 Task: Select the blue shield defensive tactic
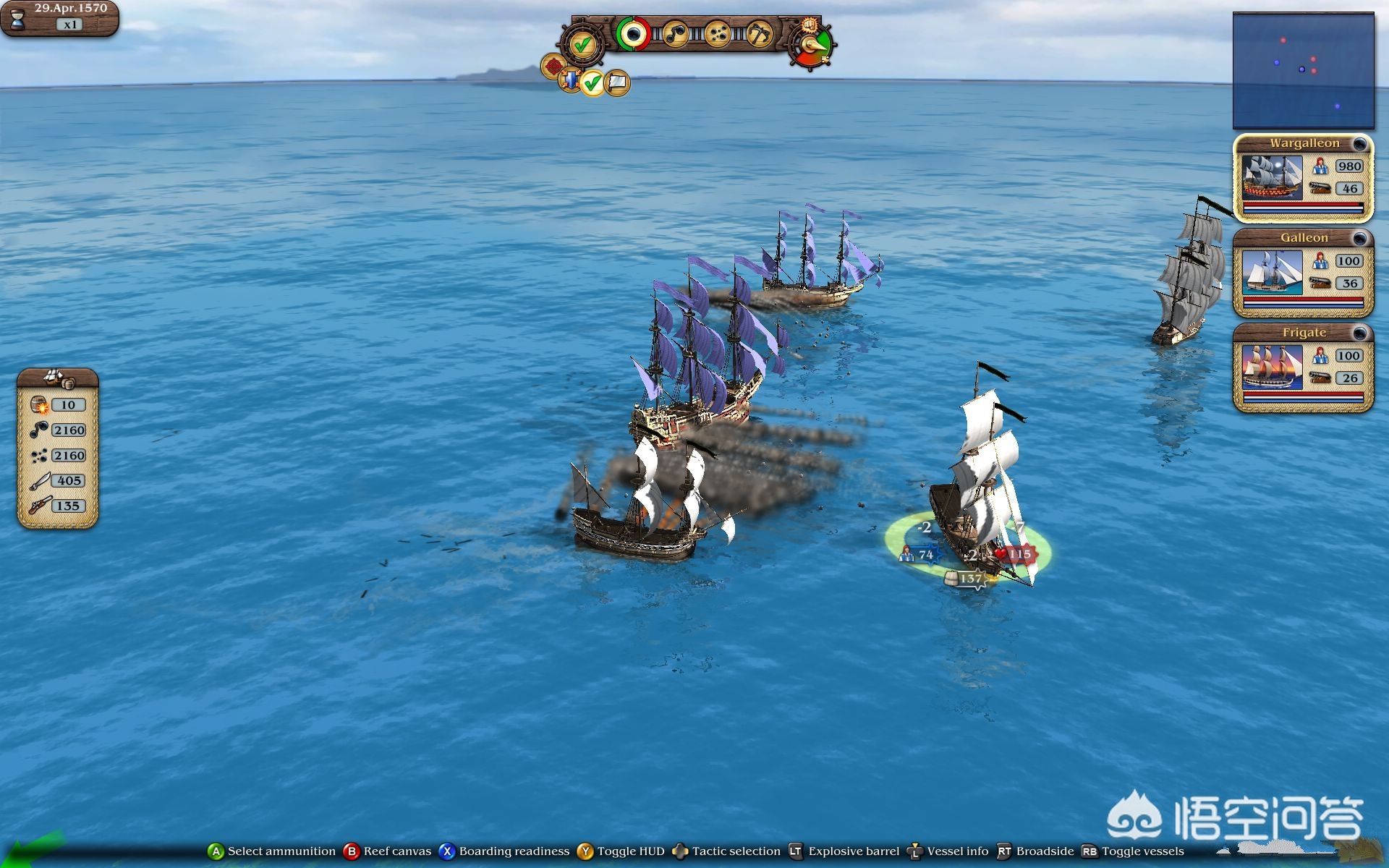pos(572,80)
